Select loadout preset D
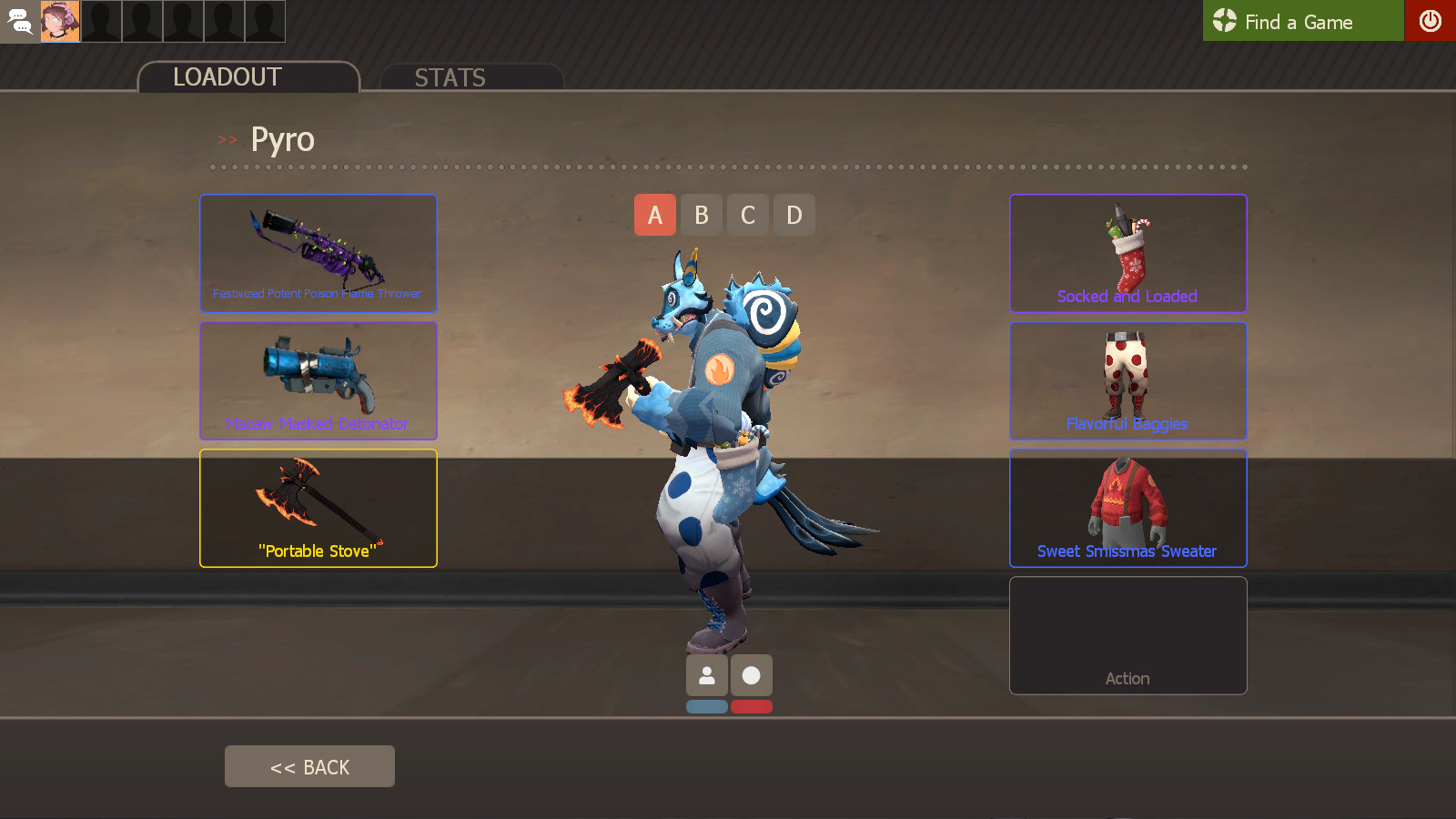The width and height of the screenshot is (1456, 819). [794, 215]
